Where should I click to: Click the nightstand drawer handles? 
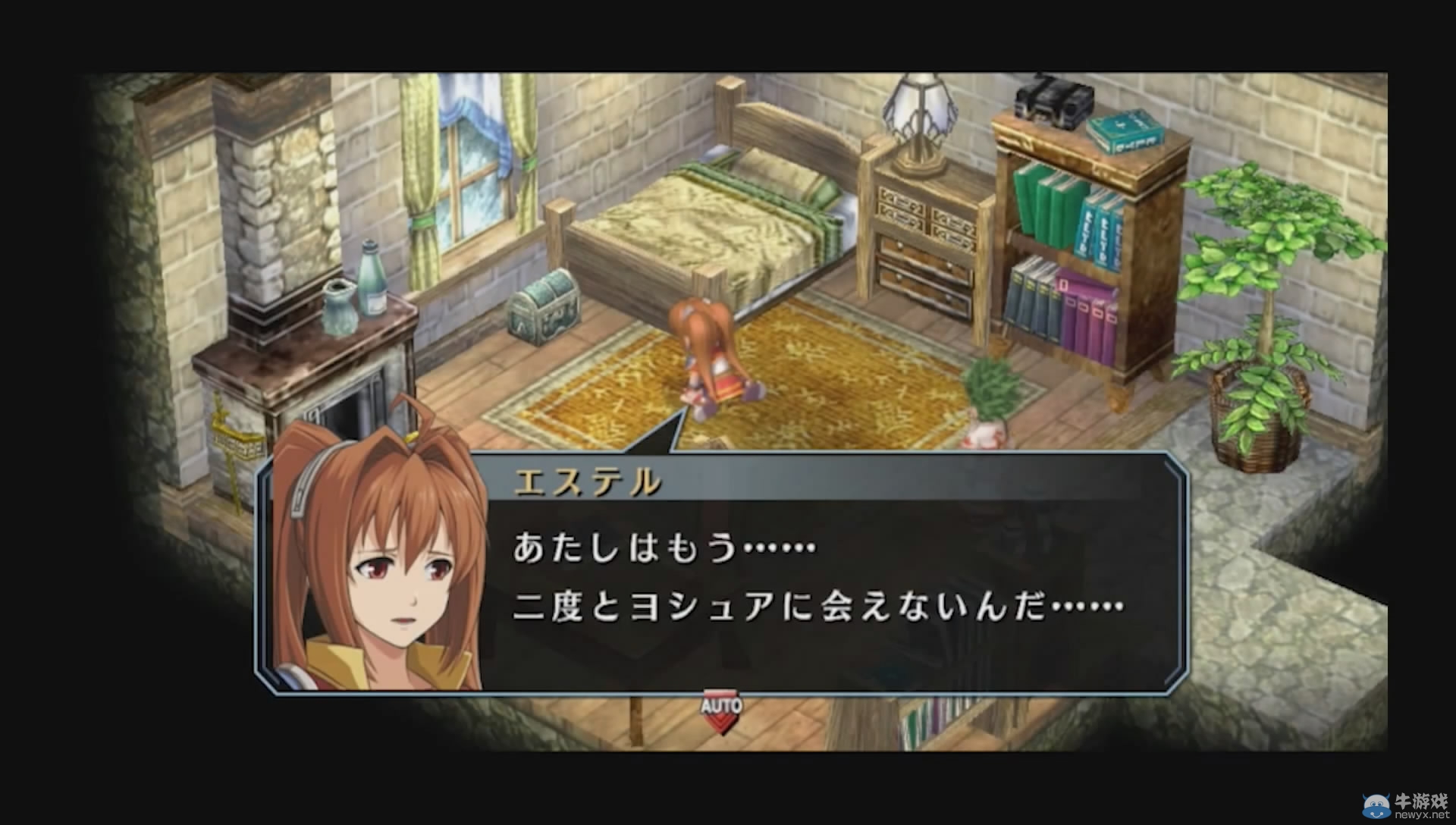click(x=910, y=250)
